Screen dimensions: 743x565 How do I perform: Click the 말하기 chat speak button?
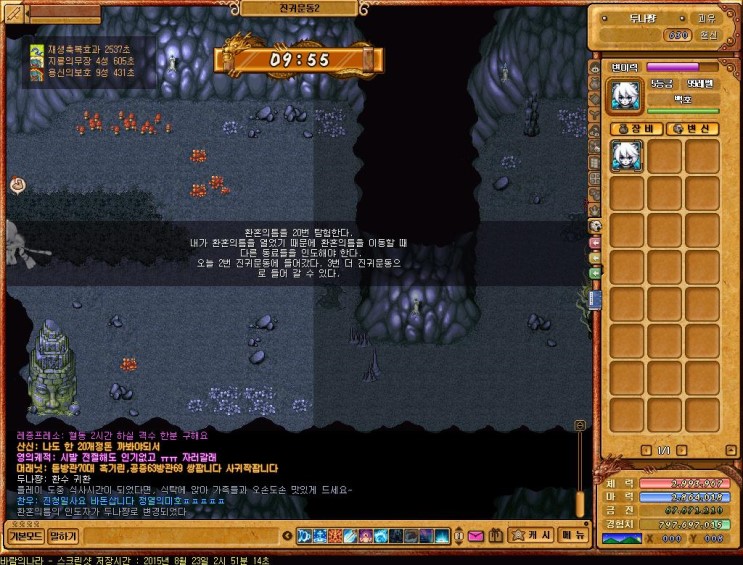tap(63, 537)
